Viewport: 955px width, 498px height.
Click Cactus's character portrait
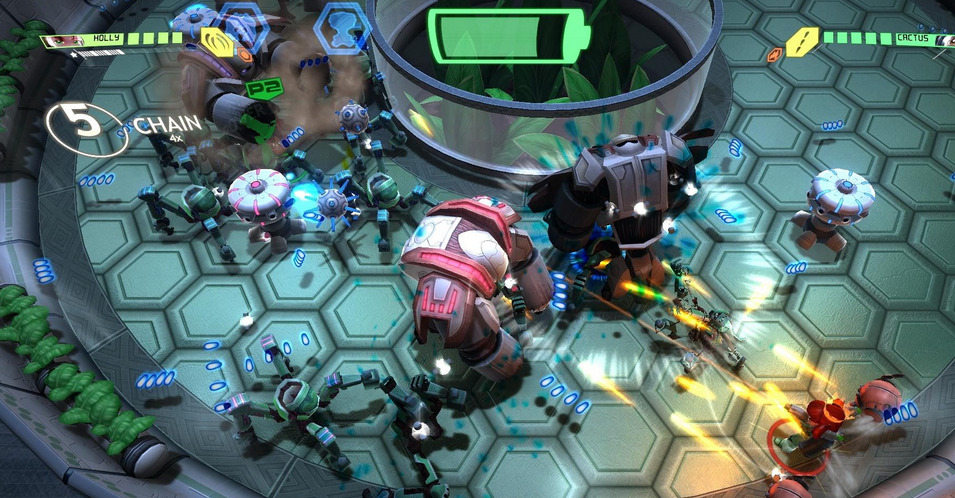(x=942, y=40)
